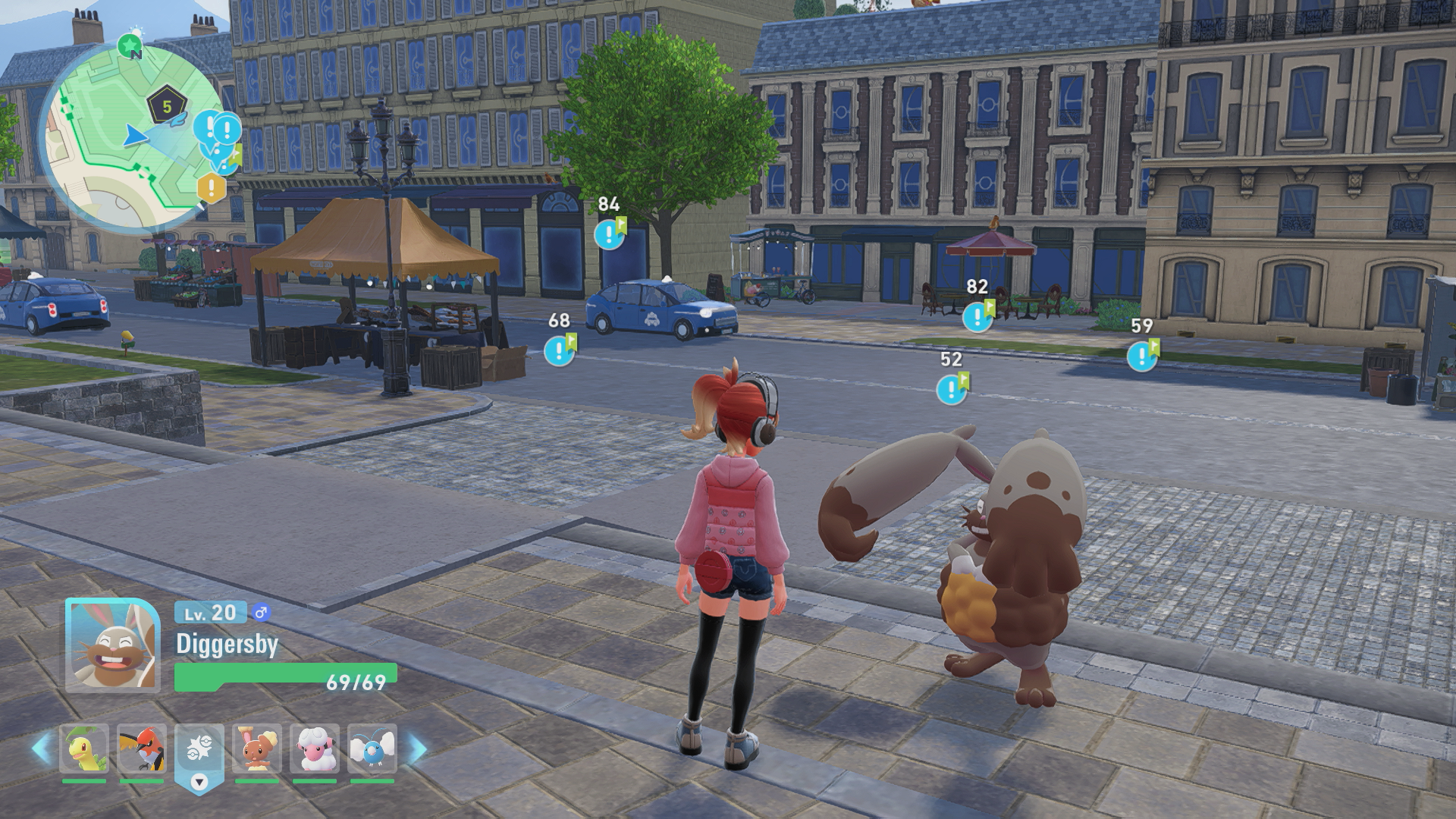Click the Diggersby portrait
Screen dimensions: 1456x819
112,645
